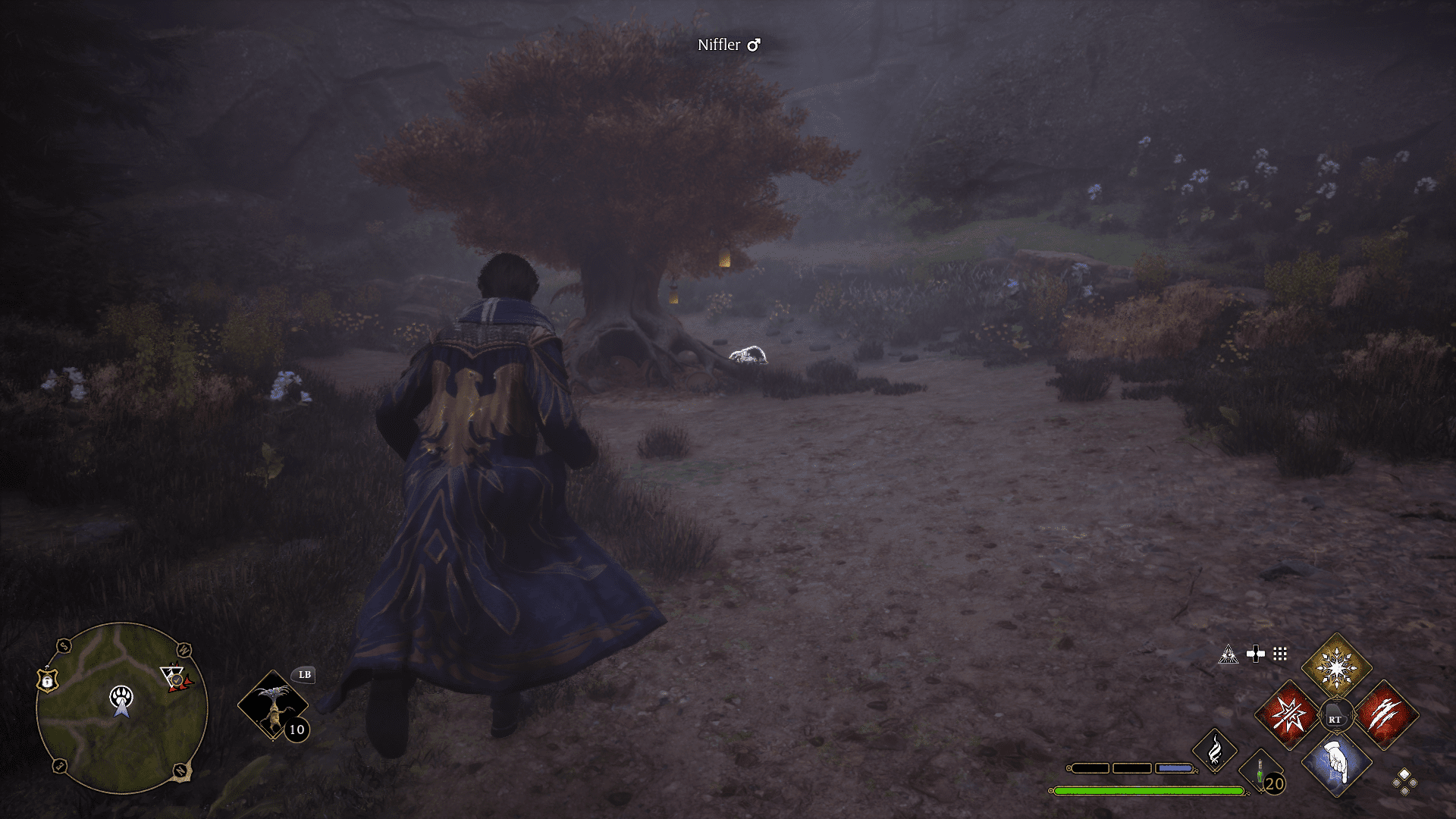Click the flame ancient magic throw icon
The width and height of the screenshot is (1456, 819).
coord(1215,749)
